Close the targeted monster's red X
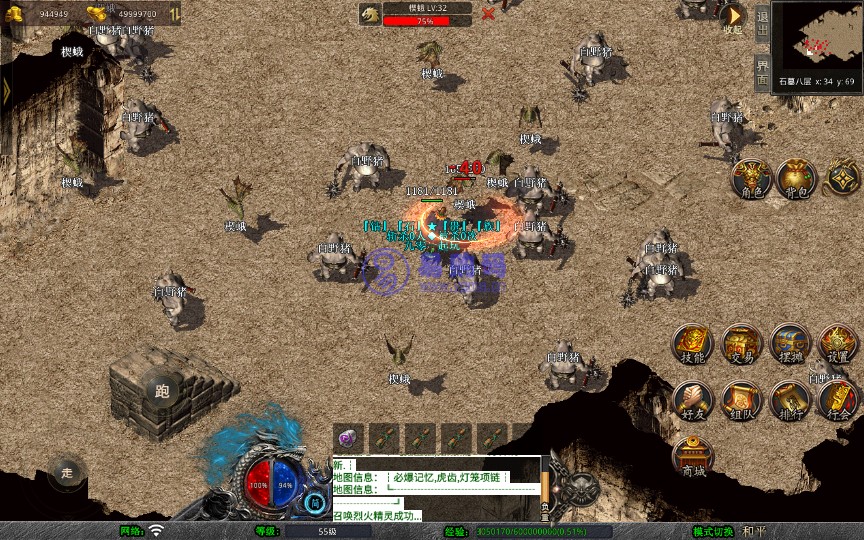Screen dimensions: 864x540 488,14
